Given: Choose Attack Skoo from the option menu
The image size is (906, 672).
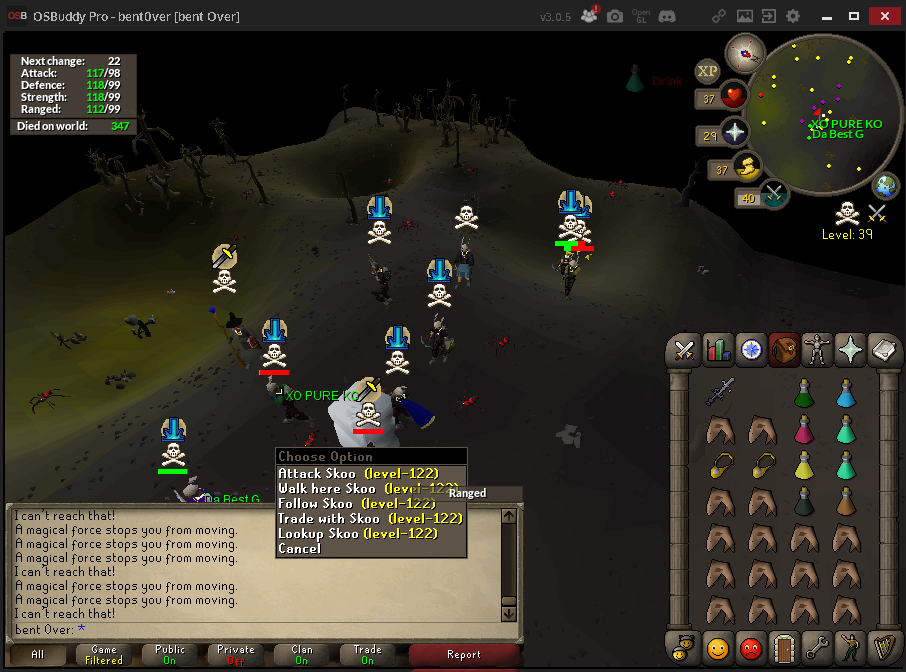Looking at the screenshot, I should pyautogui.click(x=358, y=473).
